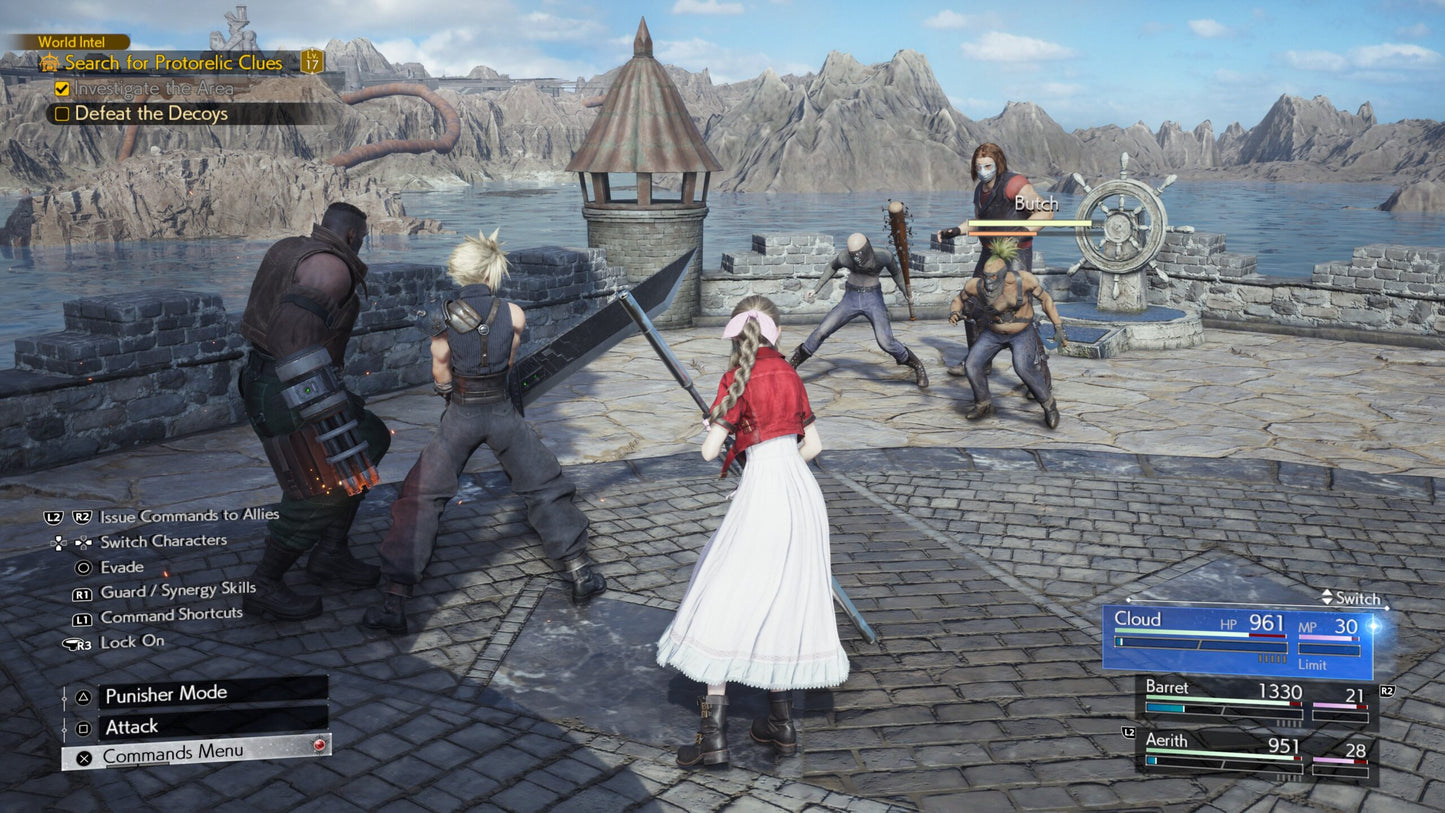Image resolution: width=1445 pixels, height=813 pixels.
Task: Check the Defeat the Decoys objective checkbox
Action: click(x=64, y=114)
